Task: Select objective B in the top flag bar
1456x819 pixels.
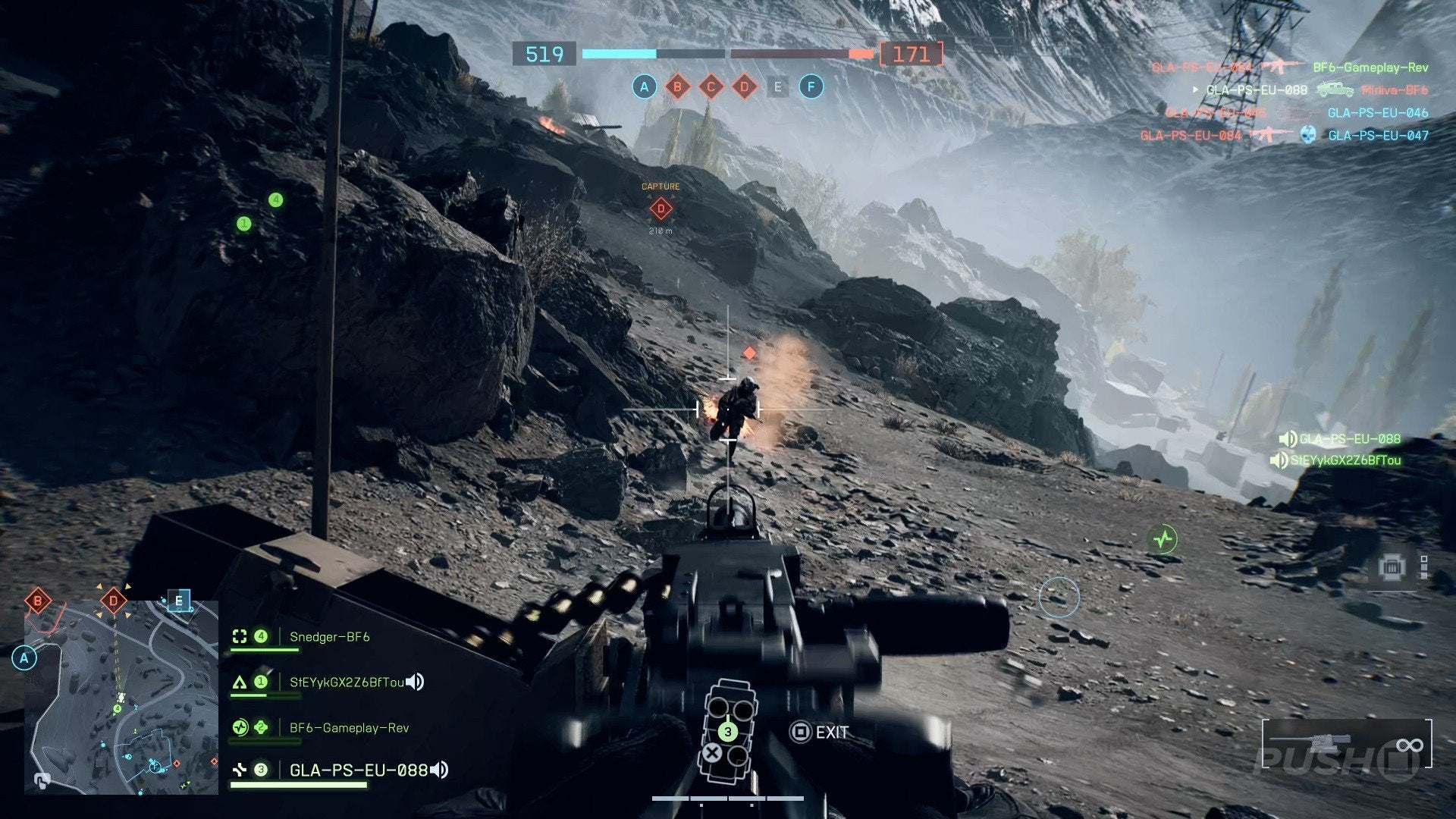Action: coord(677,87)
